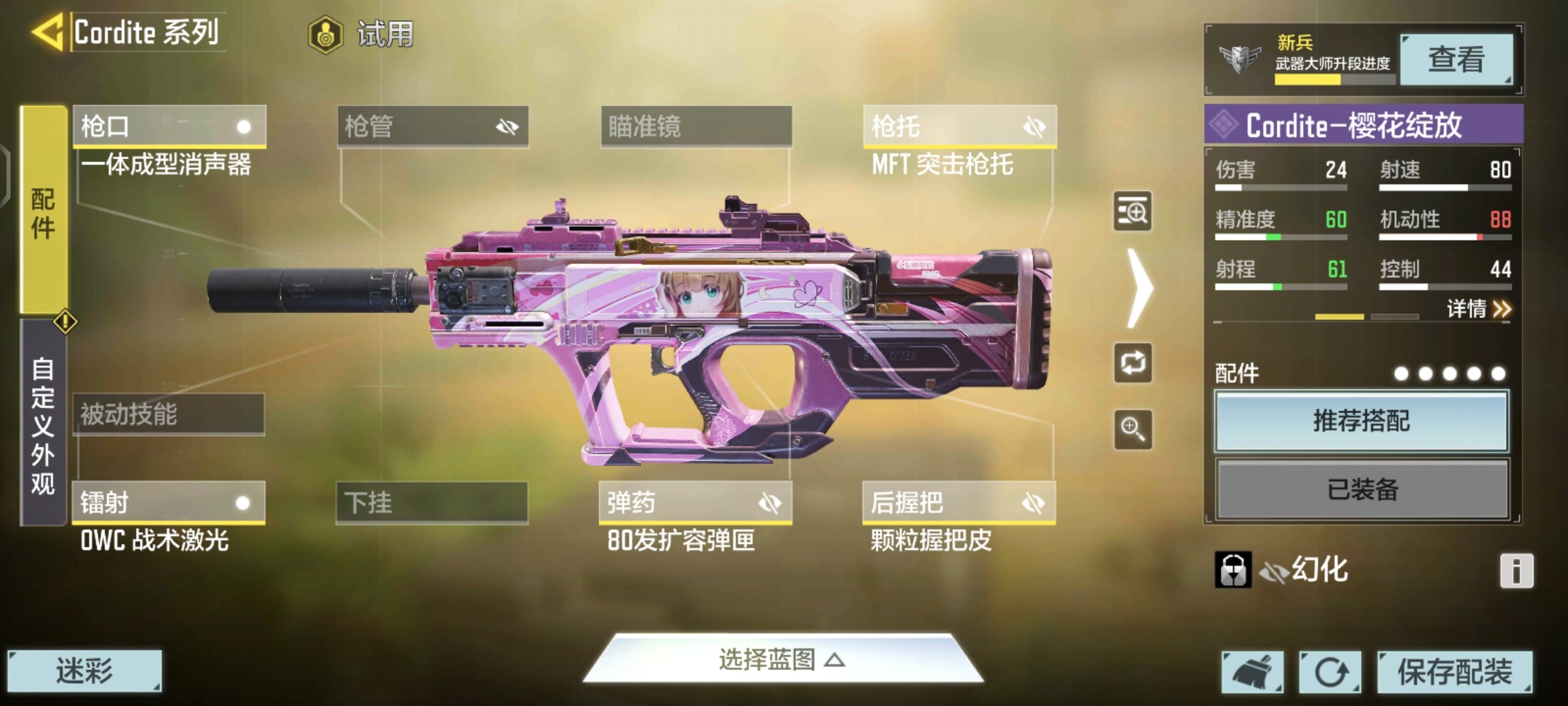
Task: Open the 下挂 underbarrel slot
Action: (432, 503)
